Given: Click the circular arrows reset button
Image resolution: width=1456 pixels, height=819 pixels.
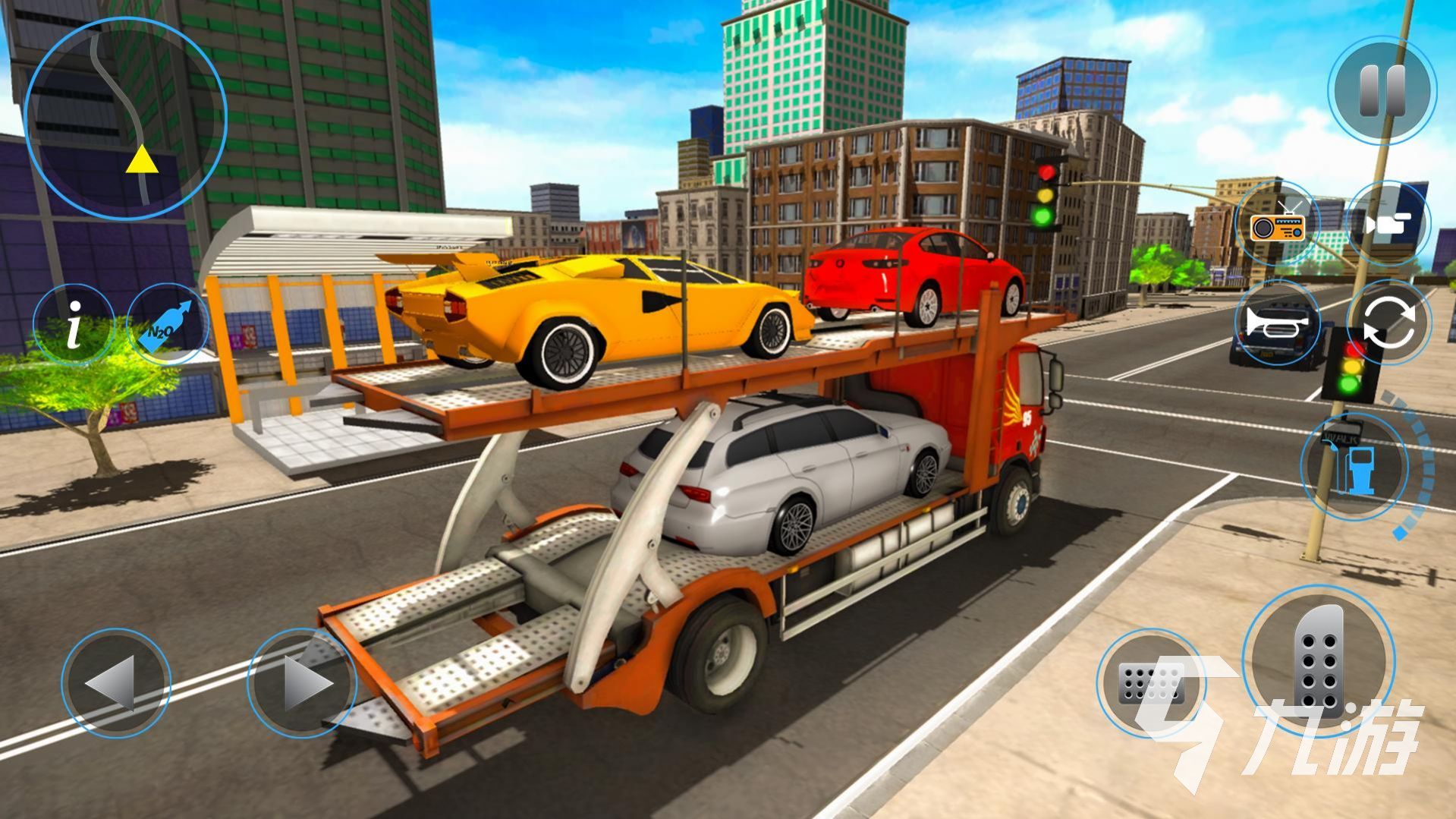Looking at the screenshot, I should pos(1388,324).
